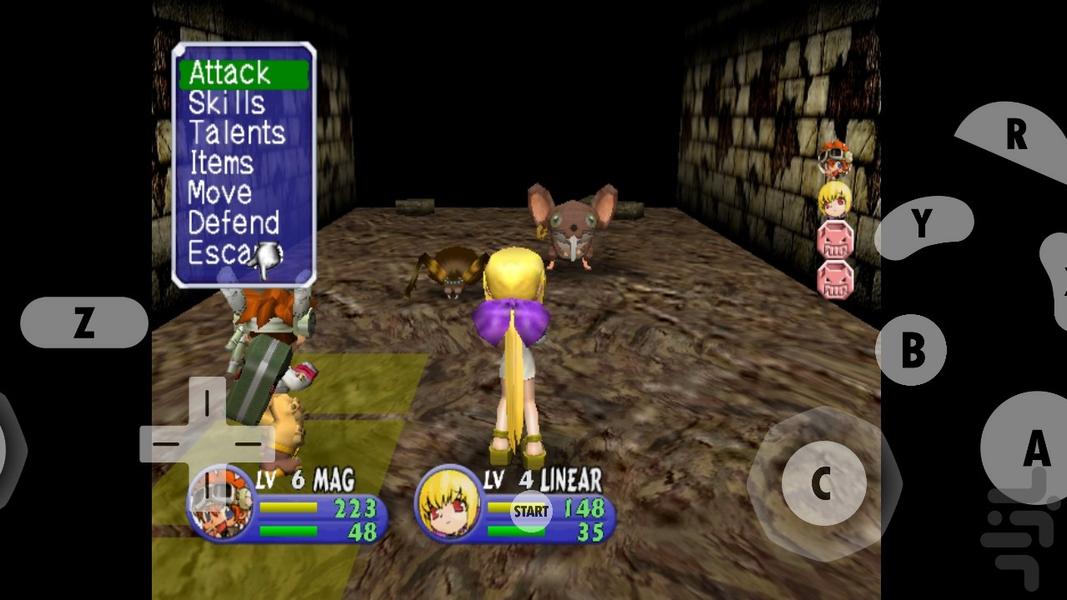The image size is (1067, 600).
Task: Tap the emulator's START overlay button
Action: click(531, 511)
